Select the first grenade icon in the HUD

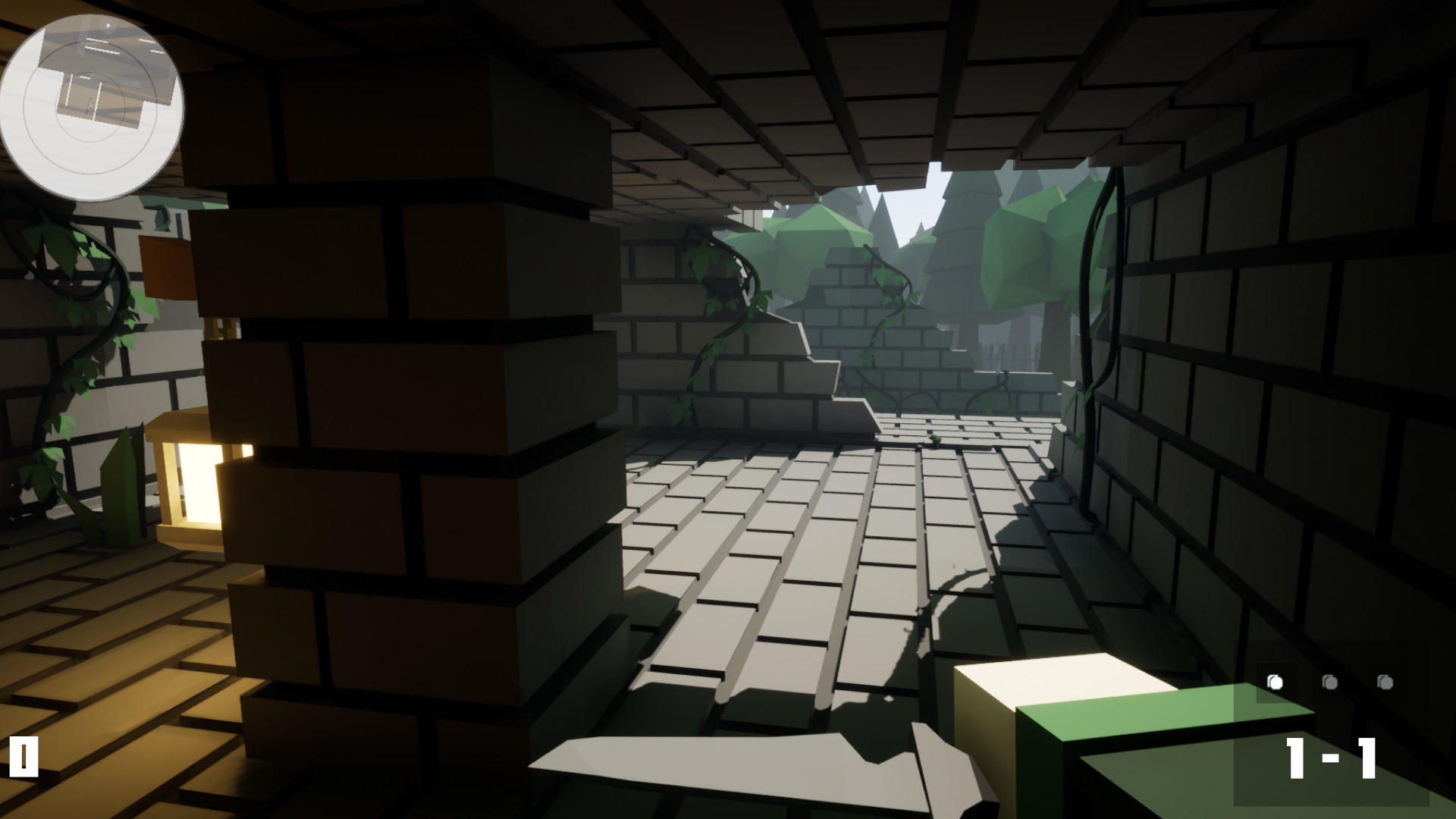(1276, 681)
